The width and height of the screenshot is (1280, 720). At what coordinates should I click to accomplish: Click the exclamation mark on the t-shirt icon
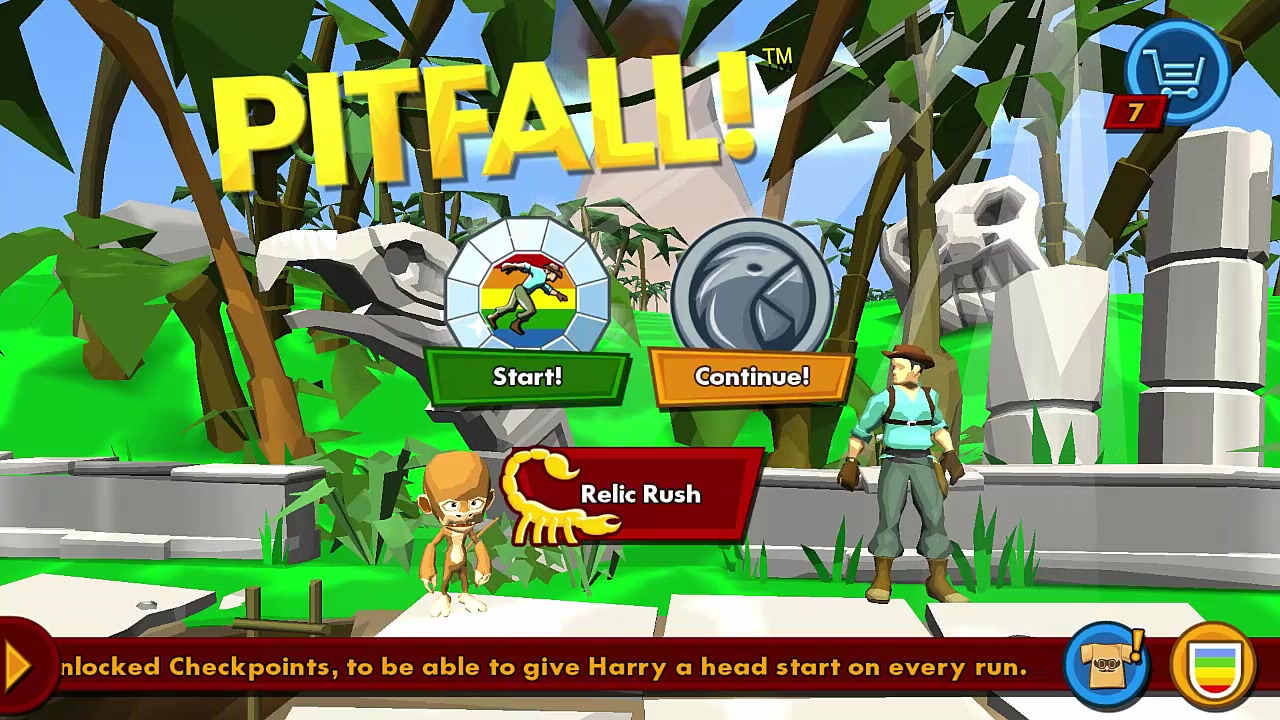[x=1135, y=645]
